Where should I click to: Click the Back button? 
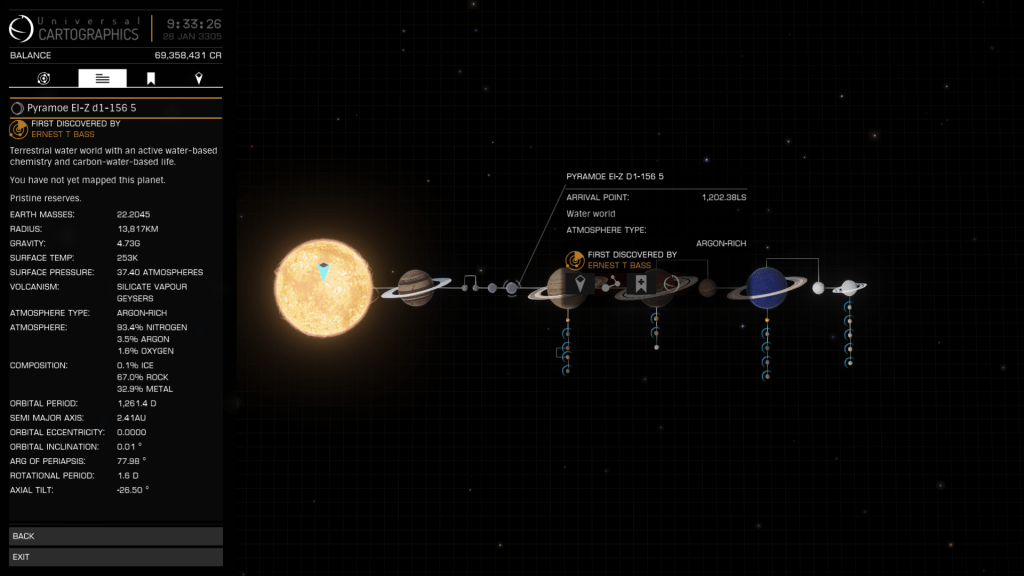(116, 536)
